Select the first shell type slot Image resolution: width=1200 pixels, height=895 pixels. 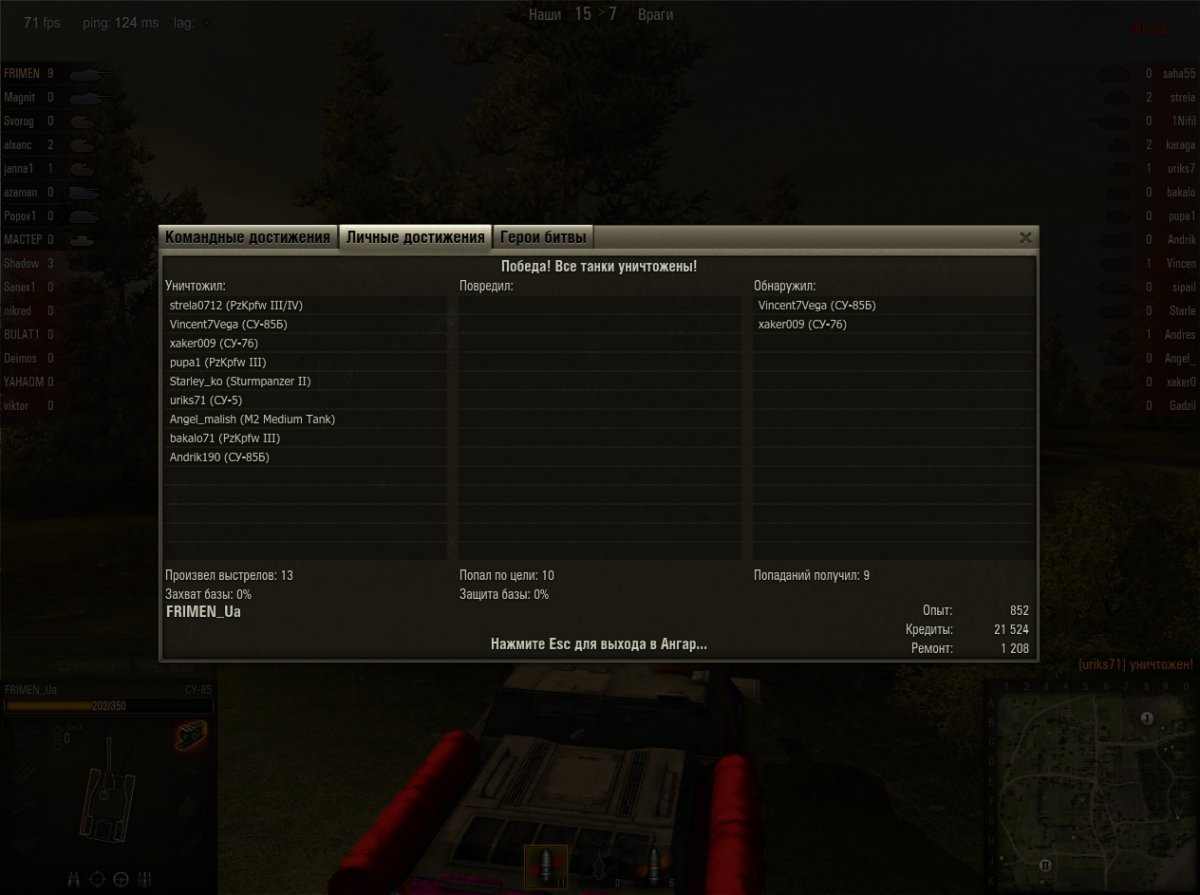pyautogui.click(x=546, y=865)
